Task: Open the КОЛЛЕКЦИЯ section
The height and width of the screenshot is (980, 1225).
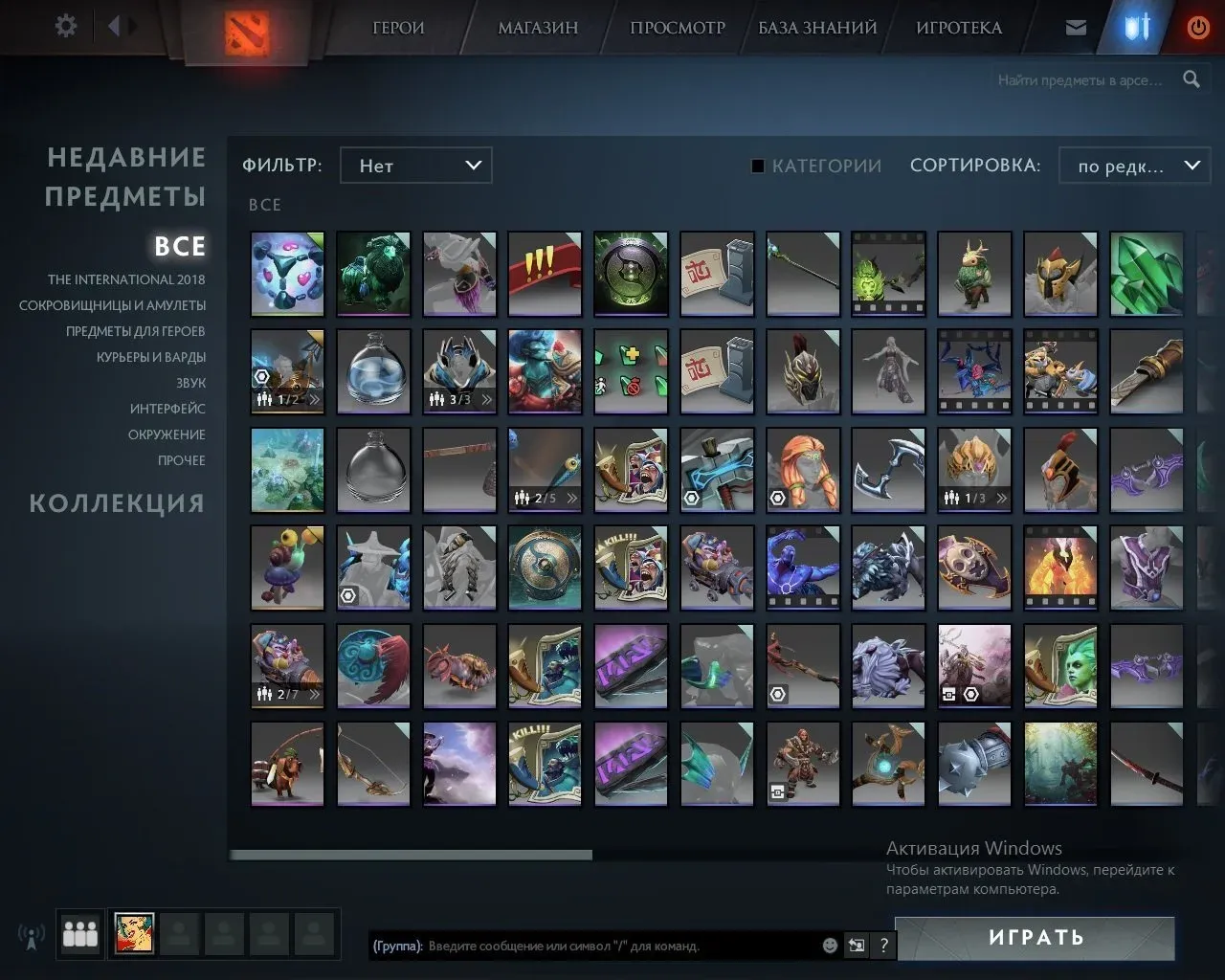Action: (117, 503)
